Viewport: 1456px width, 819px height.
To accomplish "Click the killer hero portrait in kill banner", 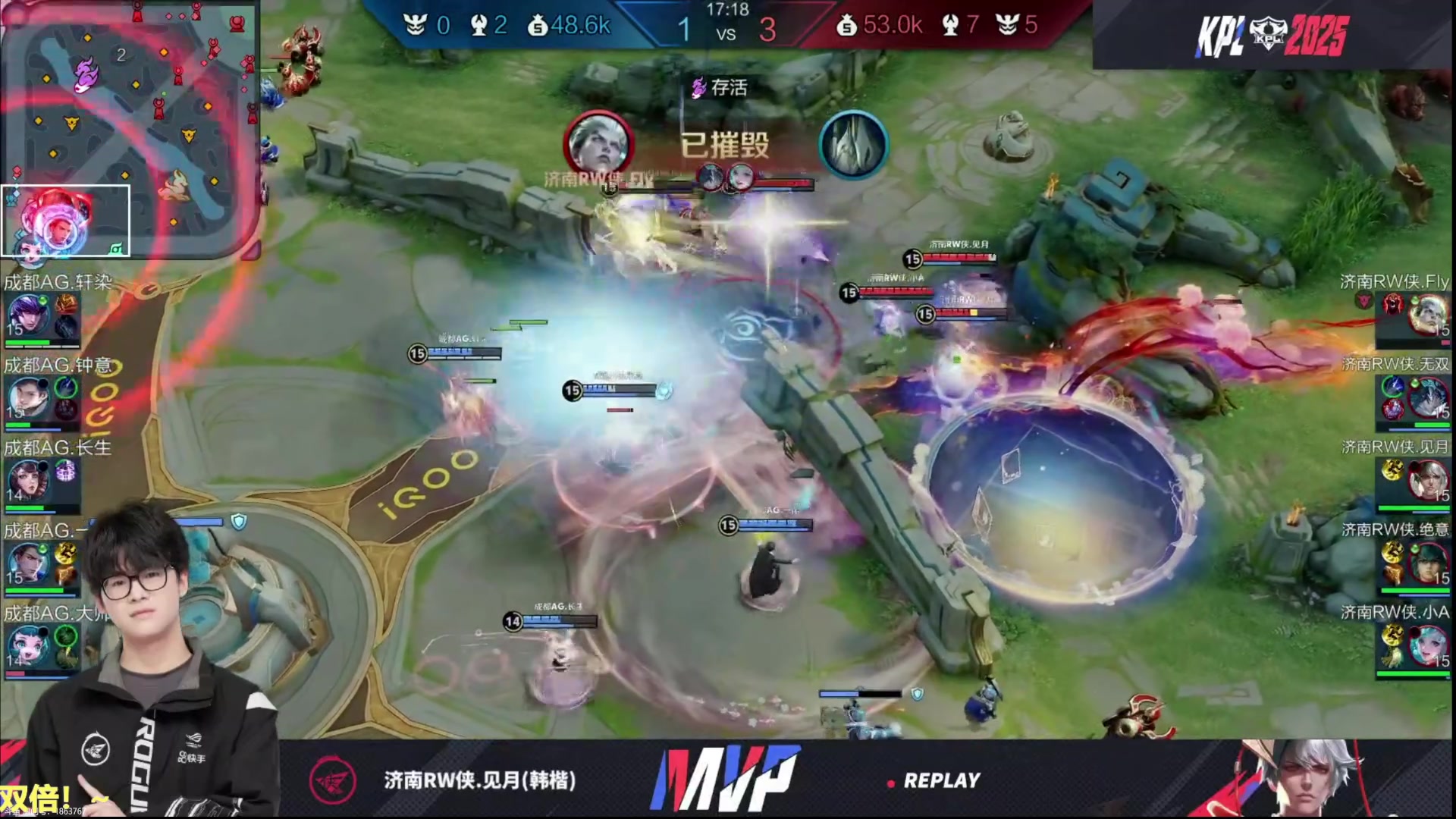I will 598,144.
